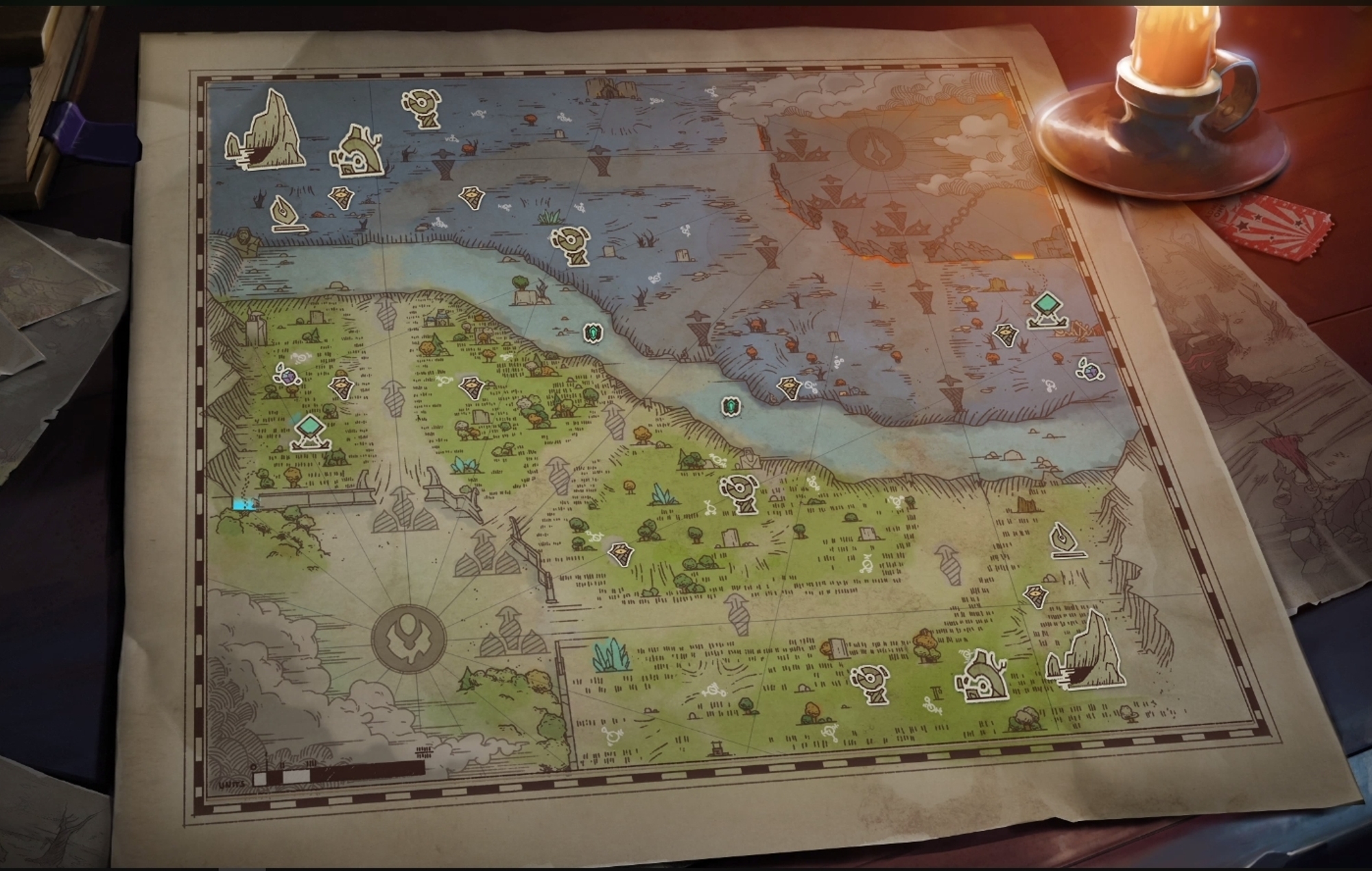The width and height of the screenshot is (1372, 871).
Task: Click the purple crystal marker in the northeast corner
Action: pos(1091,372)
